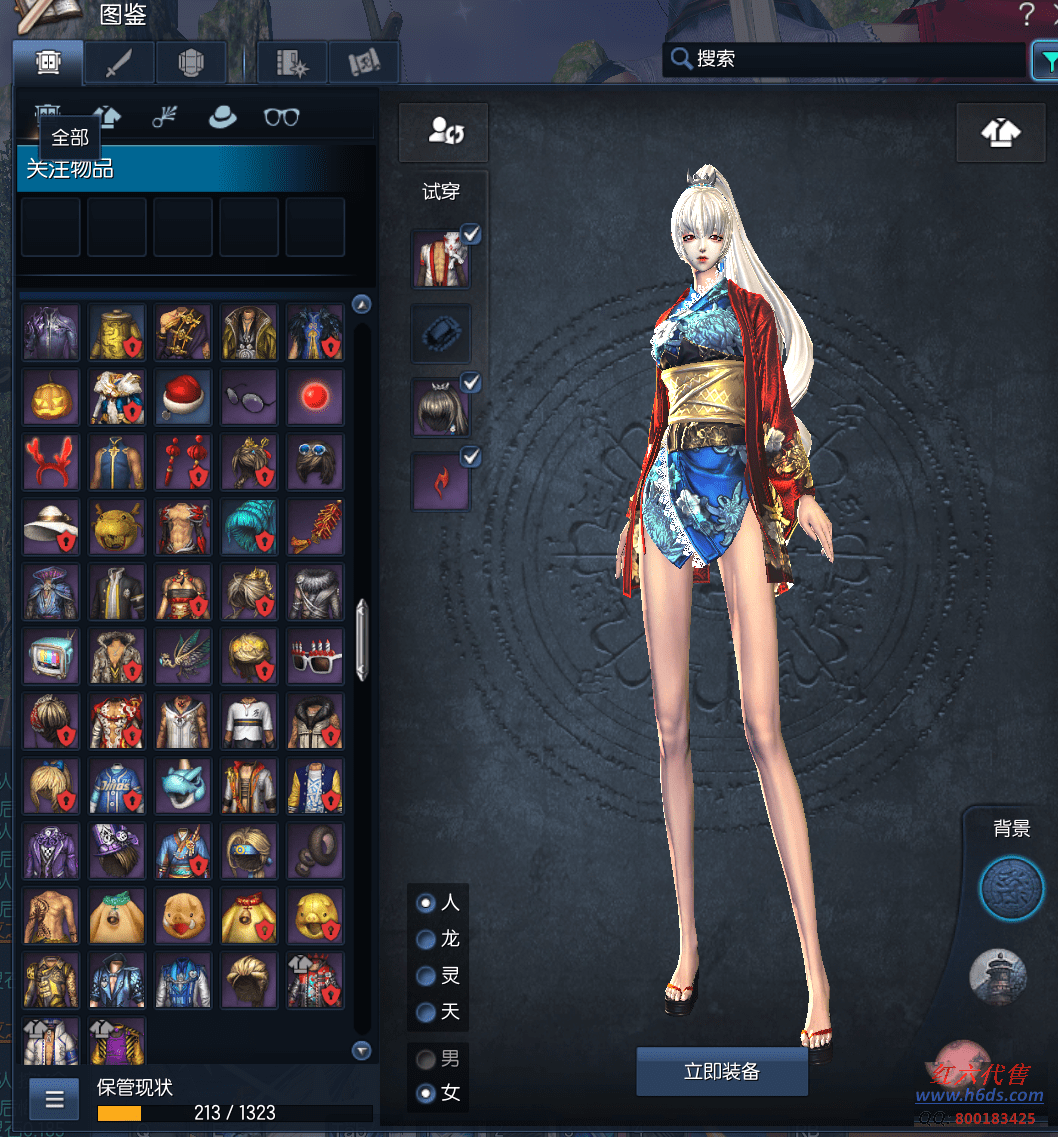Choose the red reindeer antlers item
Viewport: 1058px width, 1137px height.
coord(51,462)
